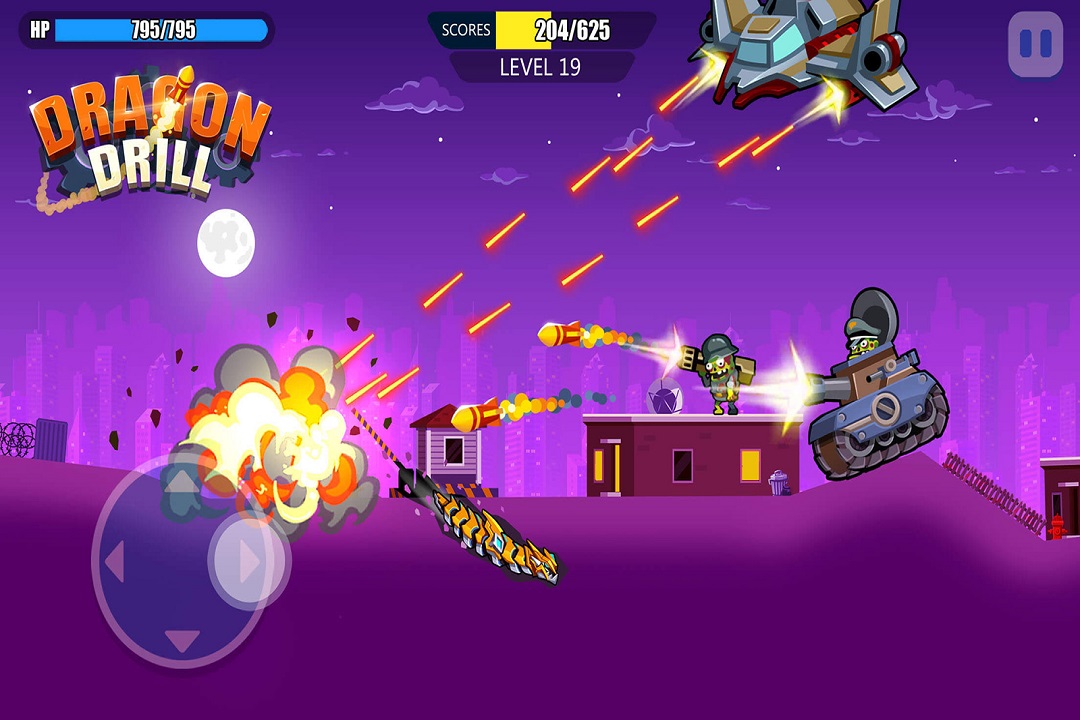The width and height of the screenshot is (1080, 720).
Task: Click the joystick thumb knob on the right arrow
Action: point(248,562)
